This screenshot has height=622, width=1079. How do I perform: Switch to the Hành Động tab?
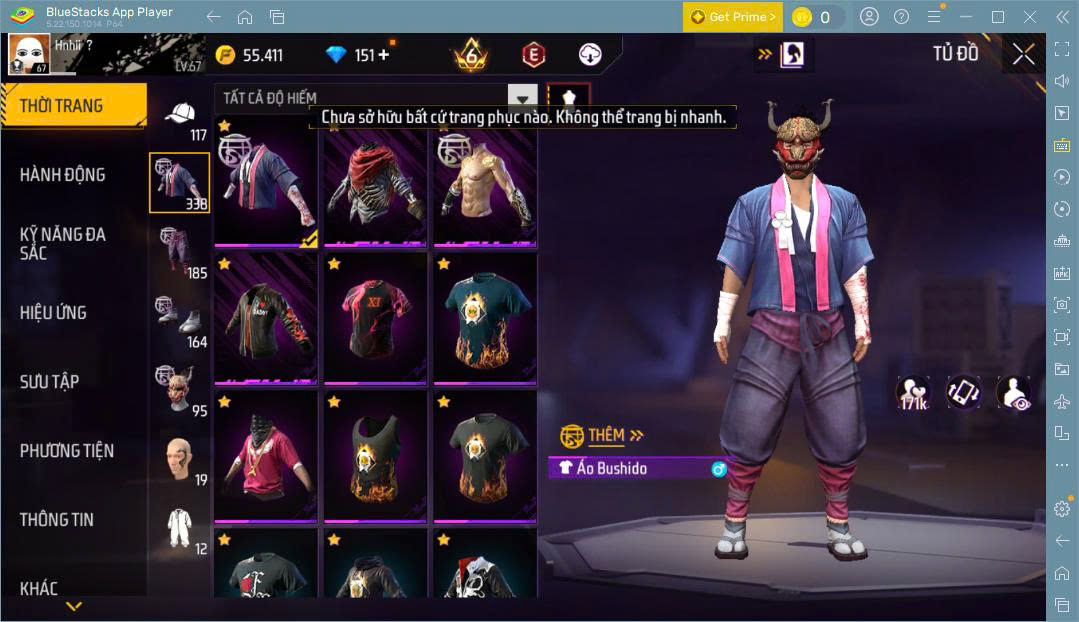(x=63, y=175)
